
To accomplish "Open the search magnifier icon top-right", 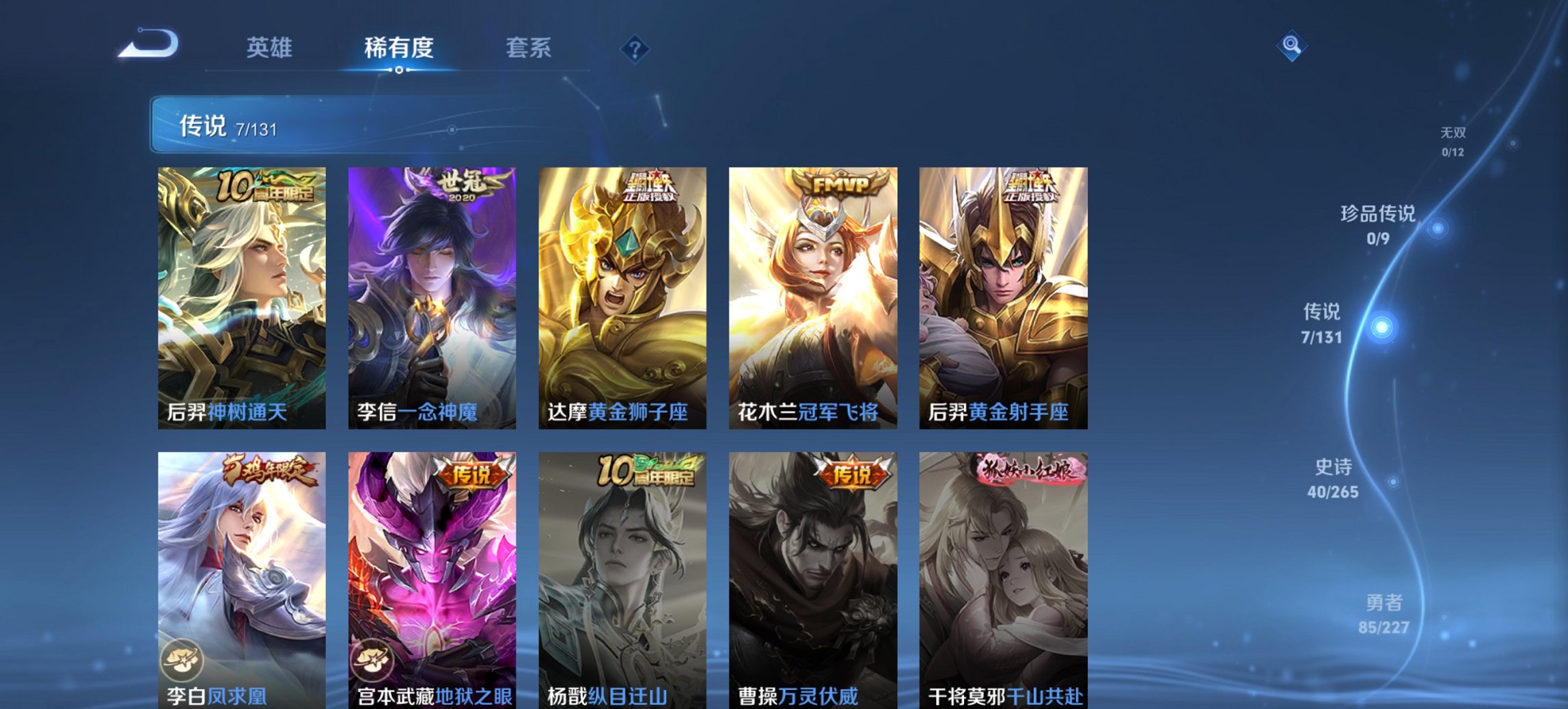I will [1291, 46].
